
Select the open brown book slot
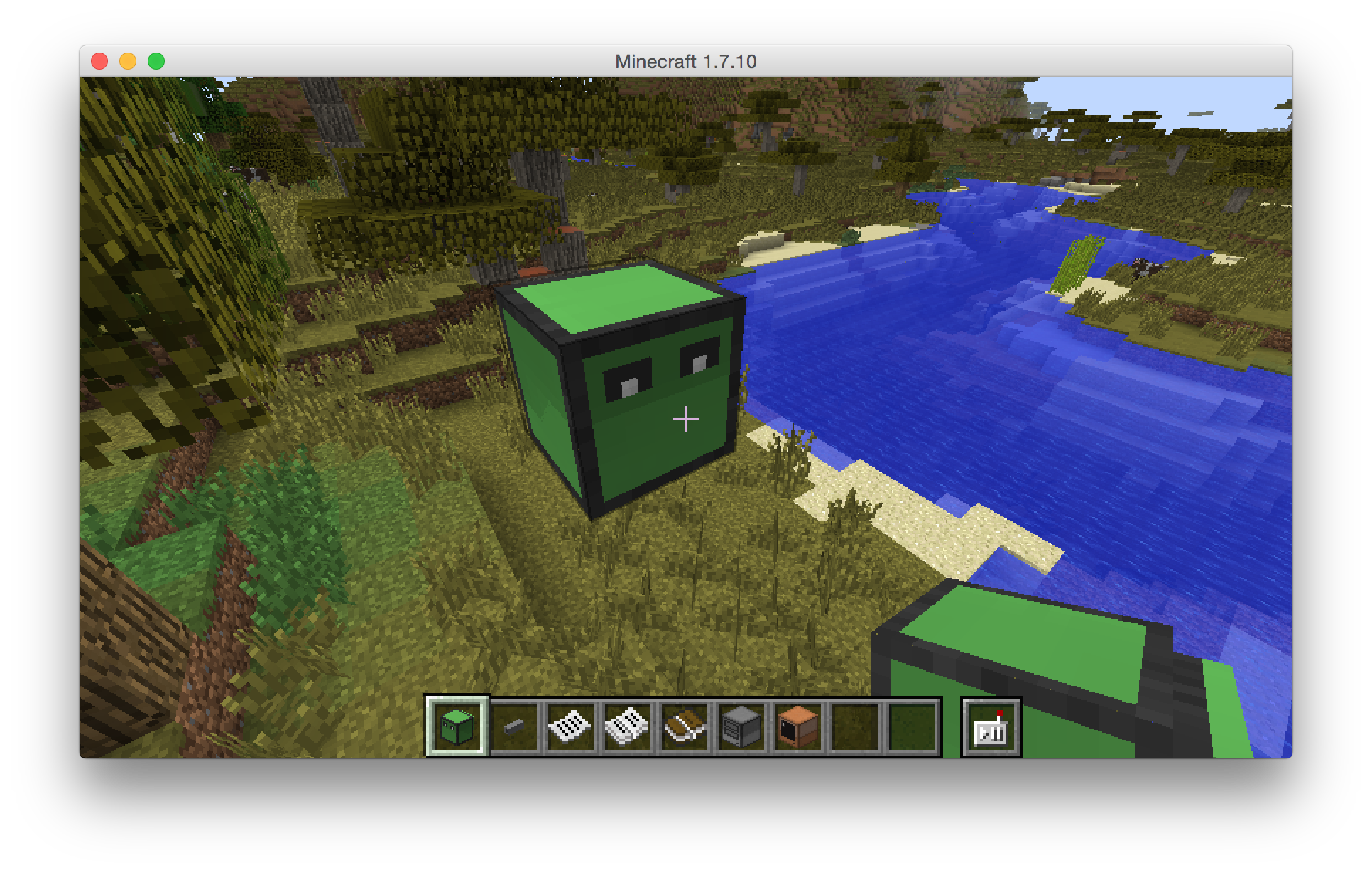685,726
